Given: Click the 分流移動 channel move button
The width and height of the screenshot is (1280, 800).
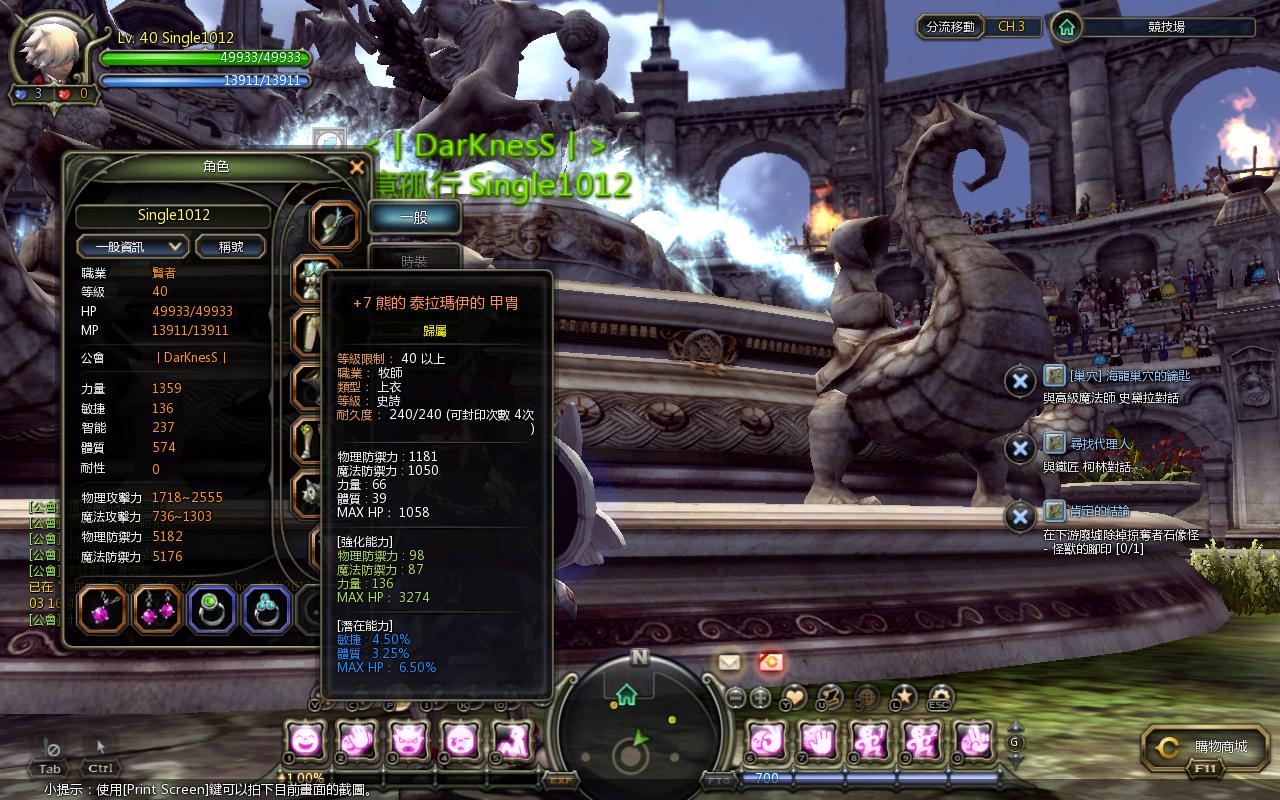Looking at the screenshot, I should pyautogui.click(x=950, y=27).
